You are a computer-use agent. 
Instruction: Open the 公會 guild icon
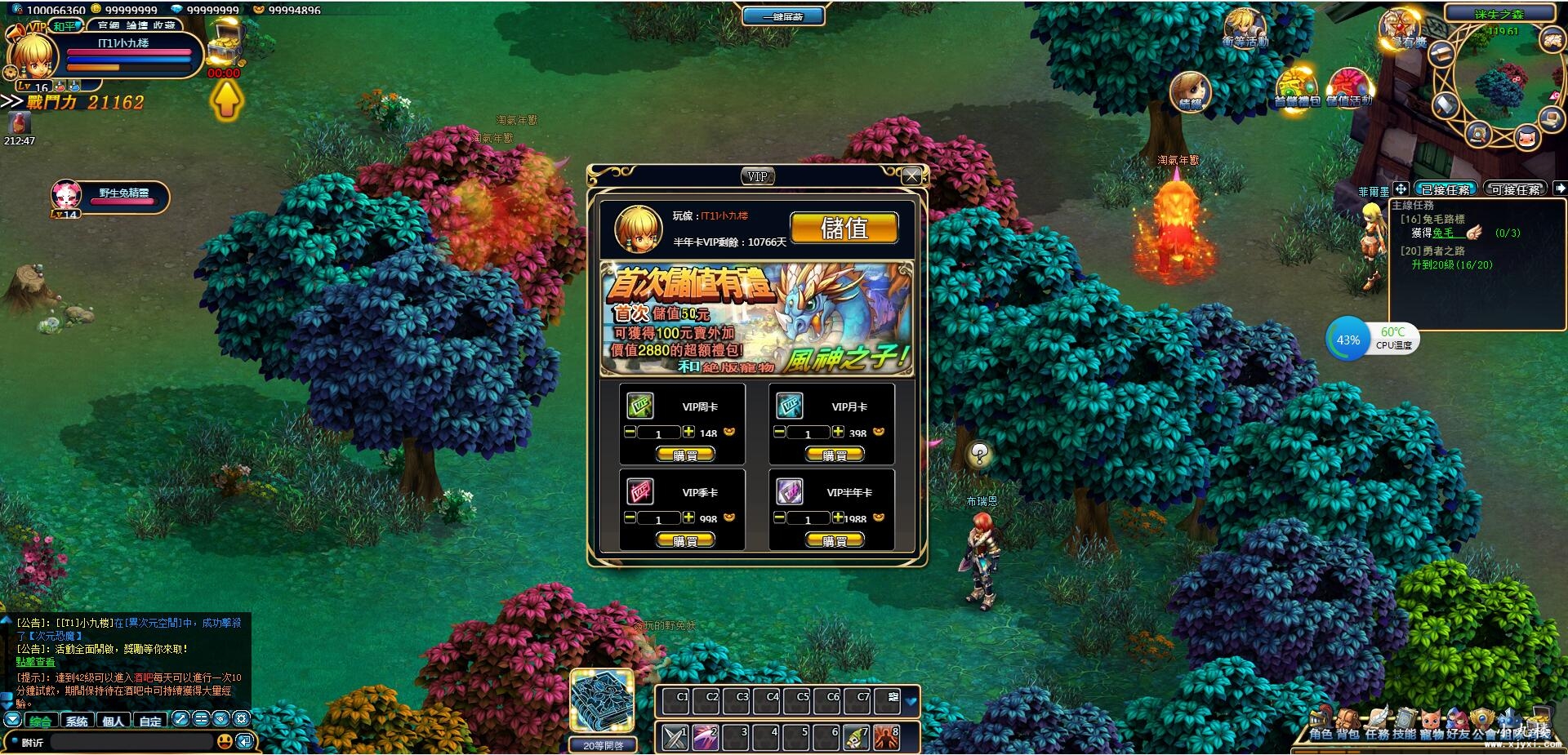[1481, 716]
